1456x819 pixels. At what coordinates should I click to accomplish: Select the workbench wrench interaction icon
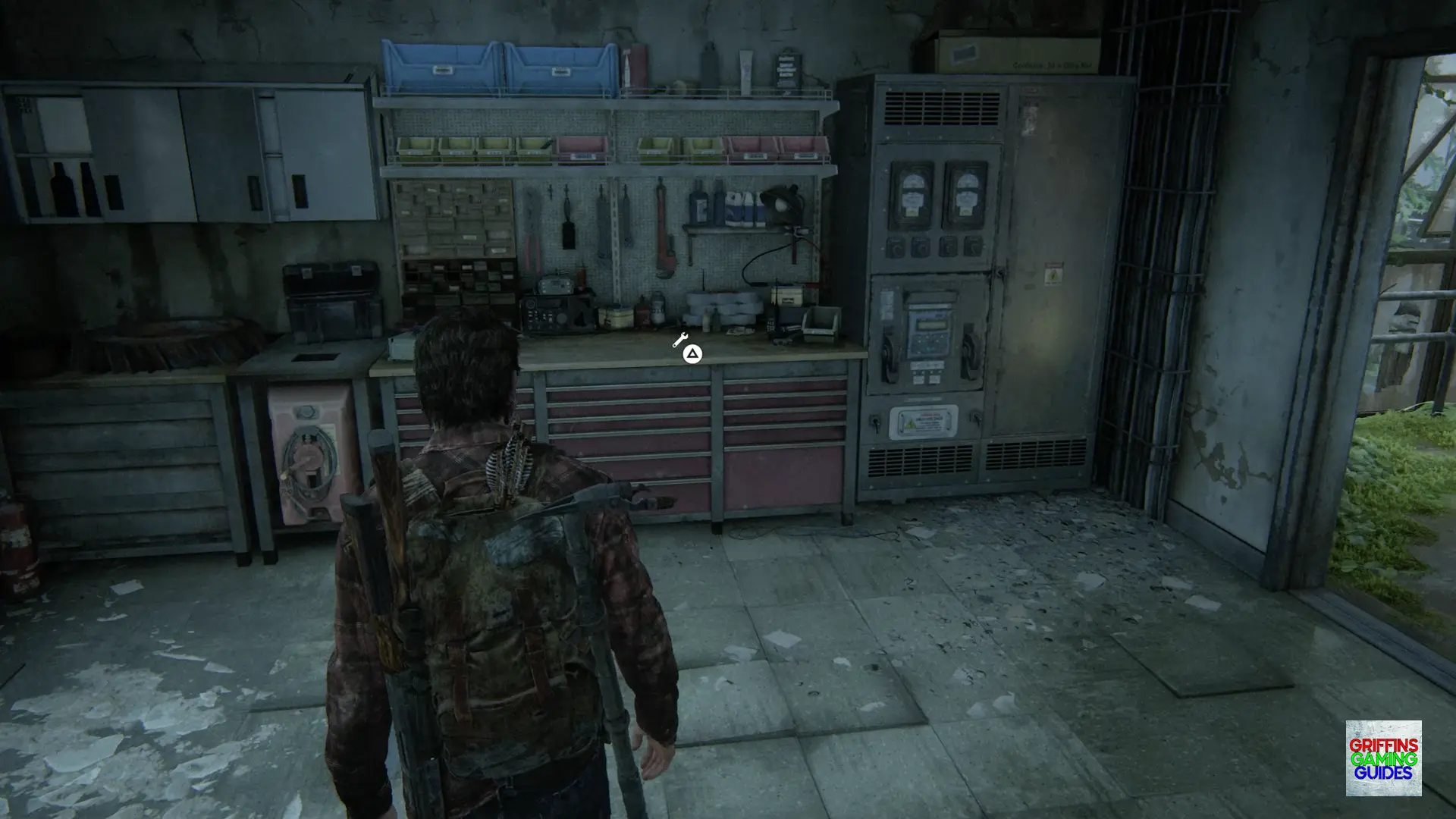tap(680, 340)
